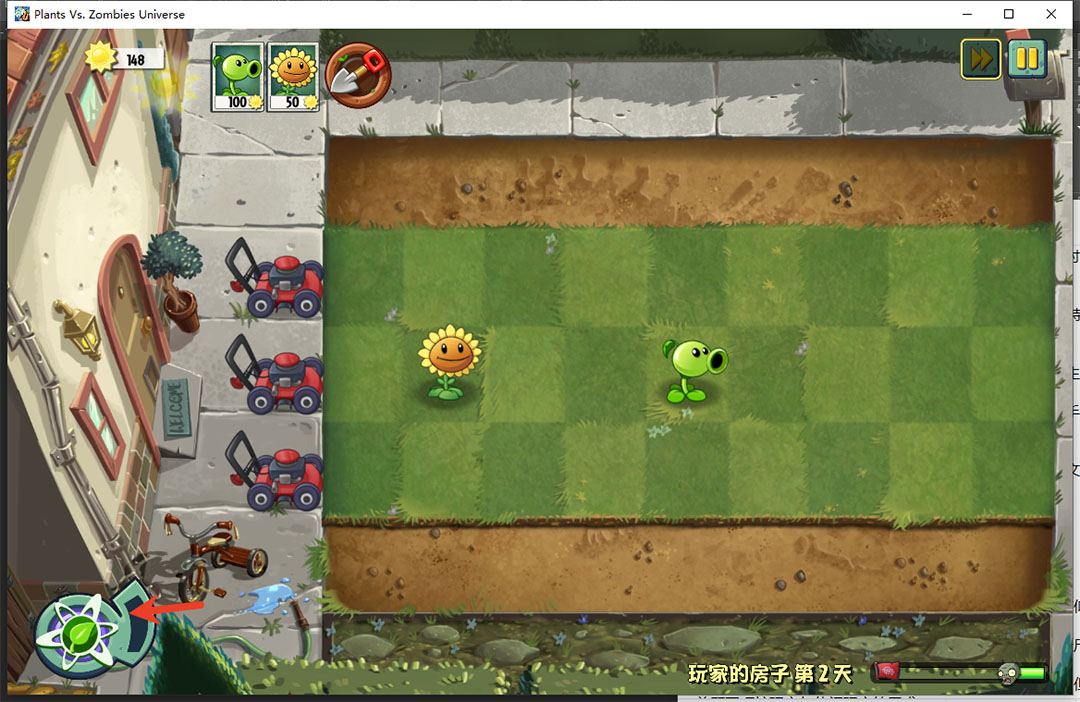Close the game window

pyautogui.click(x=1051, y=14)
